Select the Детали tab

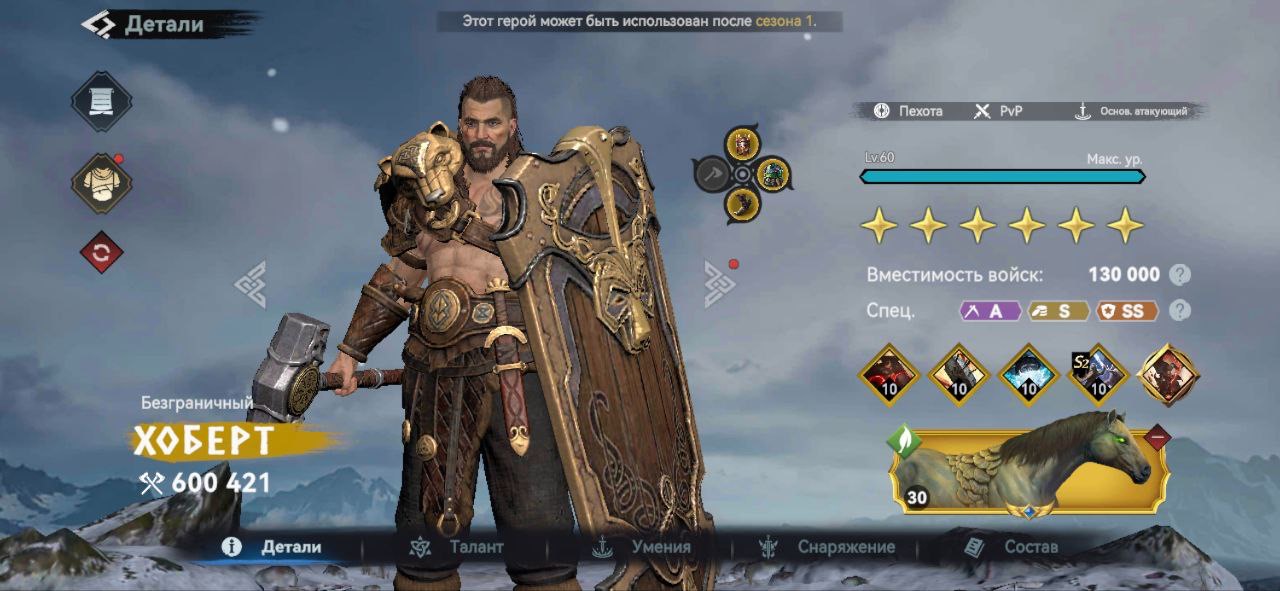(274, 547)
